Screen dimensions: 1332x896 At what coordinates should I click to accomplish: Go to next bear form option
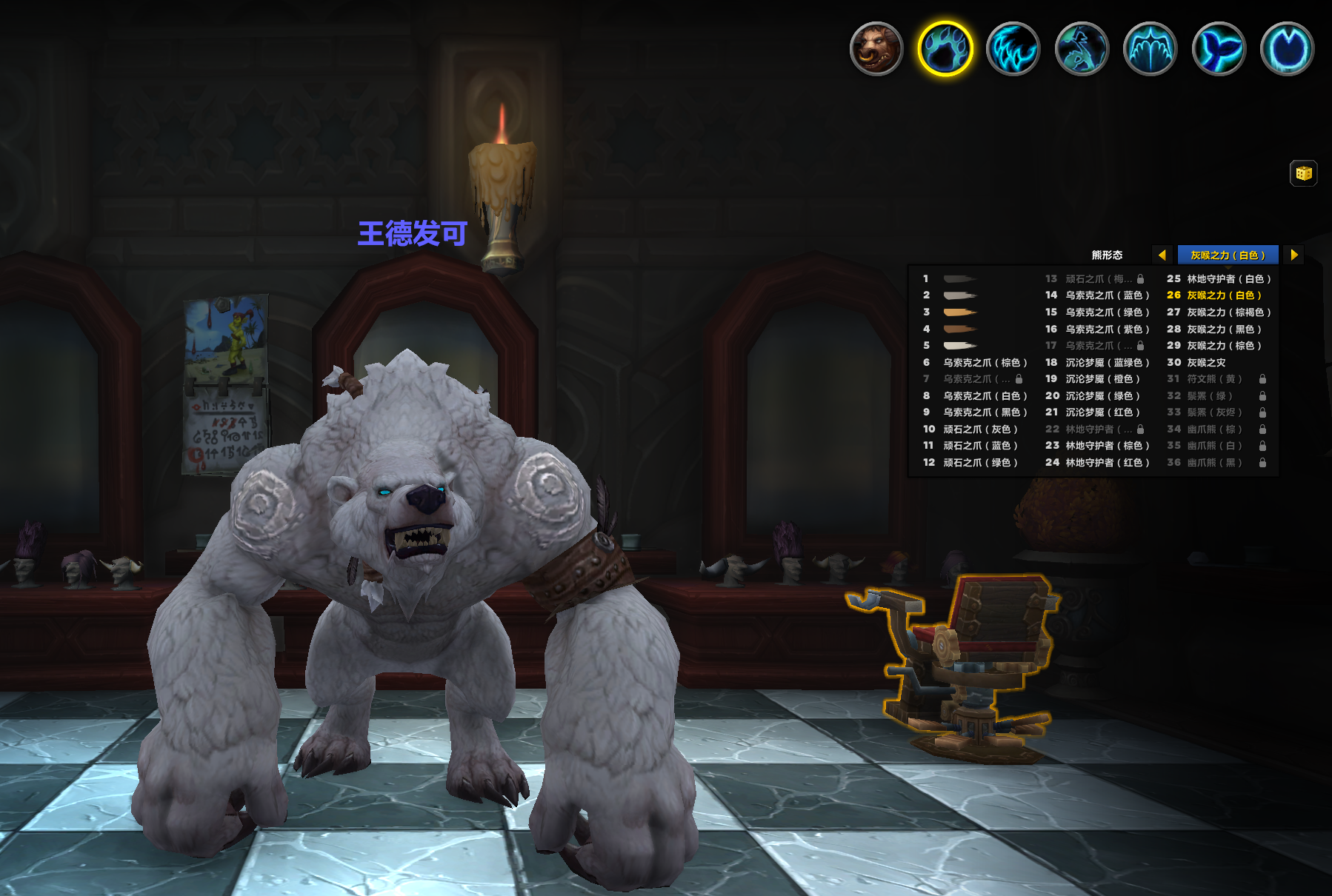coord(1294,255)
